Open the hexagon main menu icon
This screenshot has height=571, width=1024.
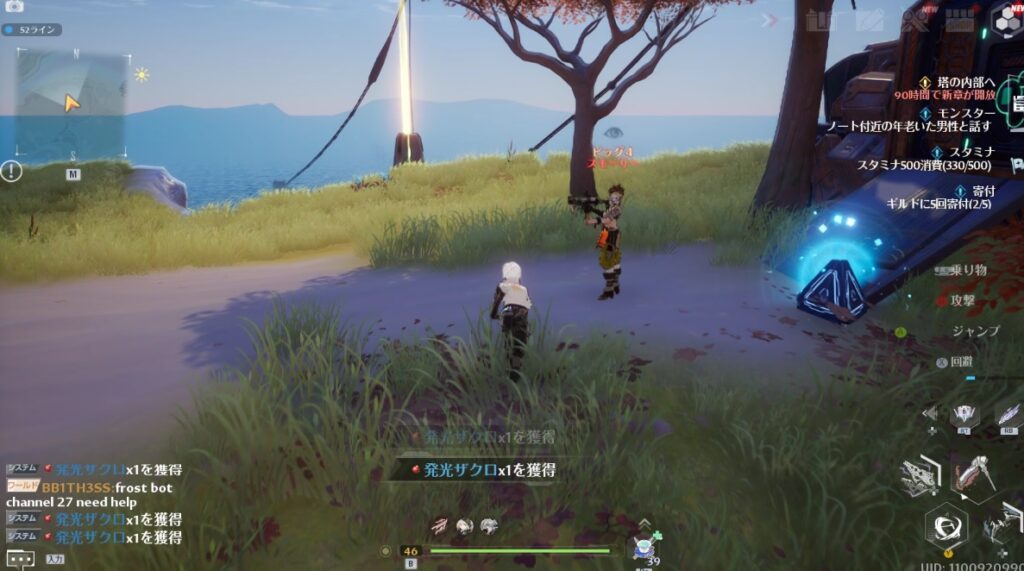[1007, 18]
